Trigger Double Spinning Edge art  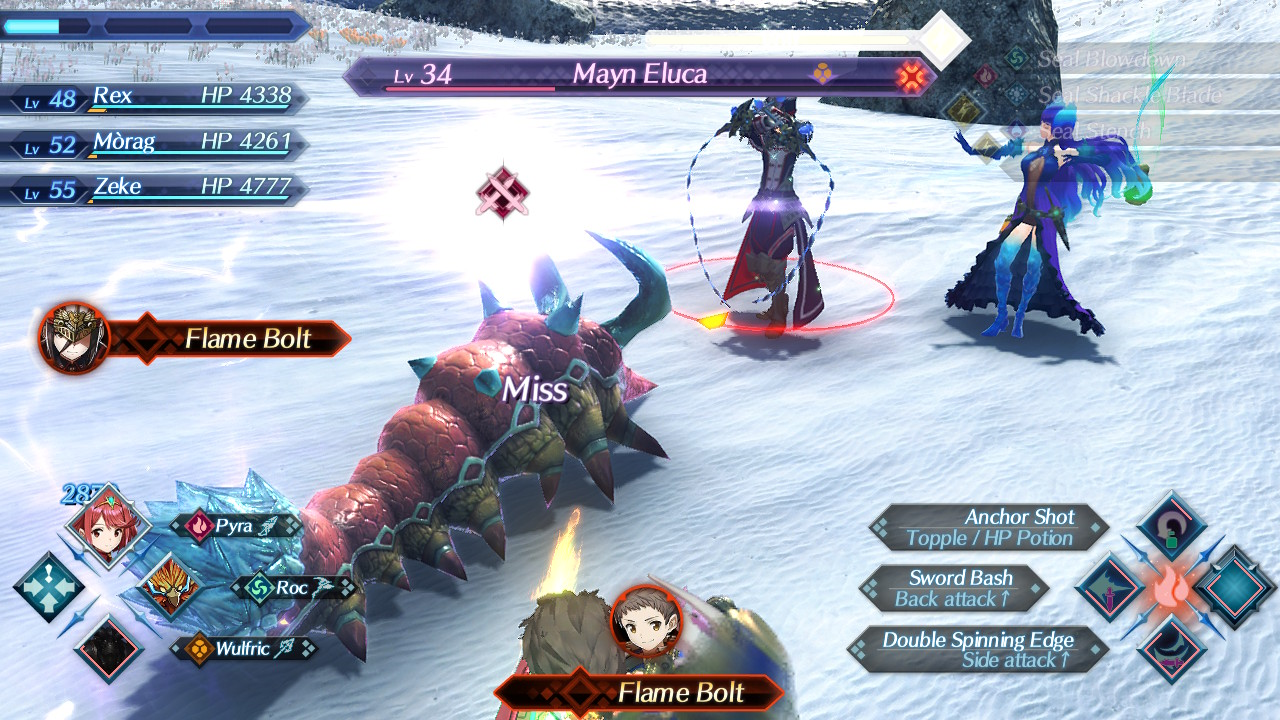point(977,649)
